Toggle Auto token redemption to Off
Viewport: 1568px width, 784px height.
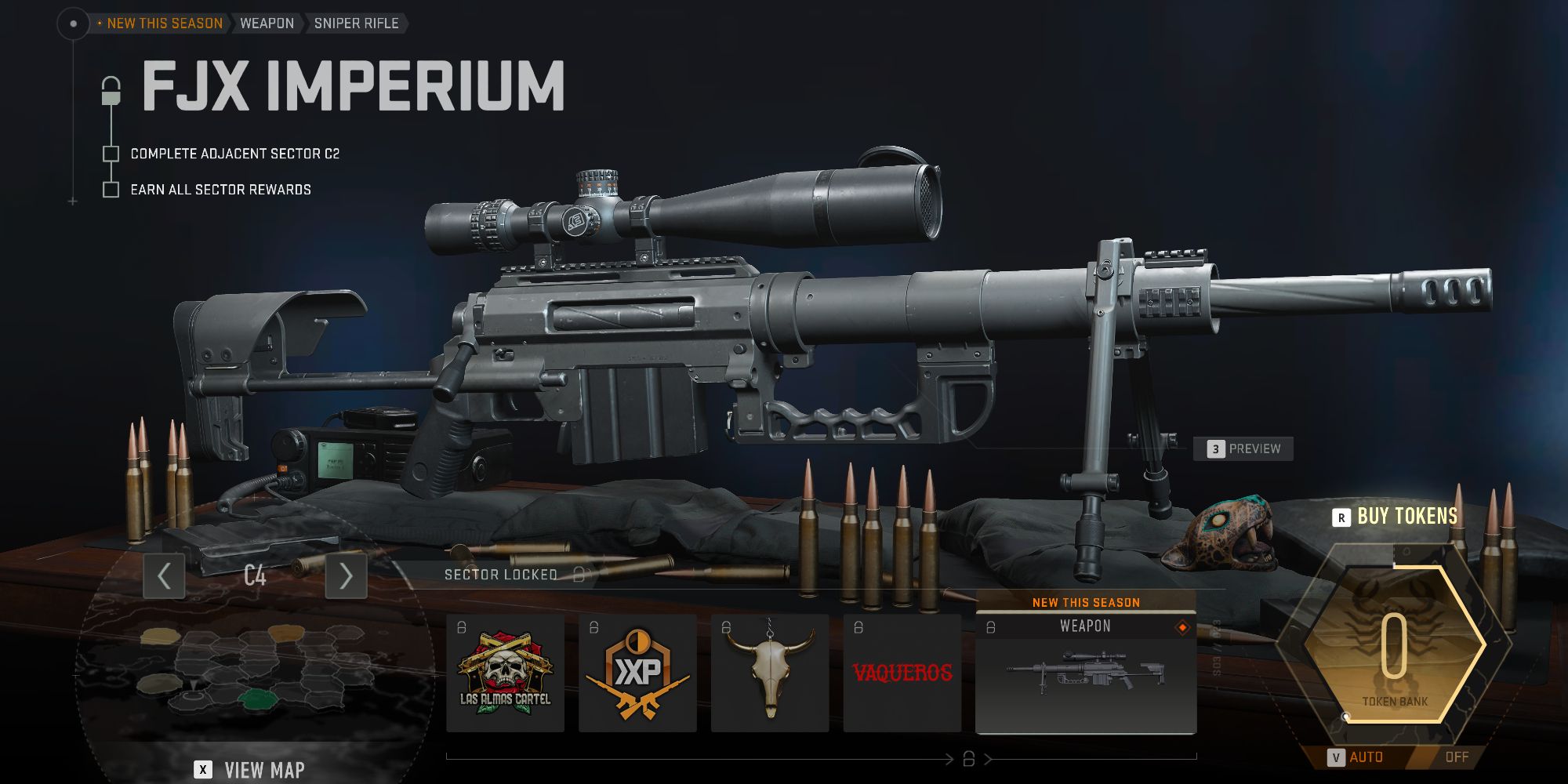1457,757
